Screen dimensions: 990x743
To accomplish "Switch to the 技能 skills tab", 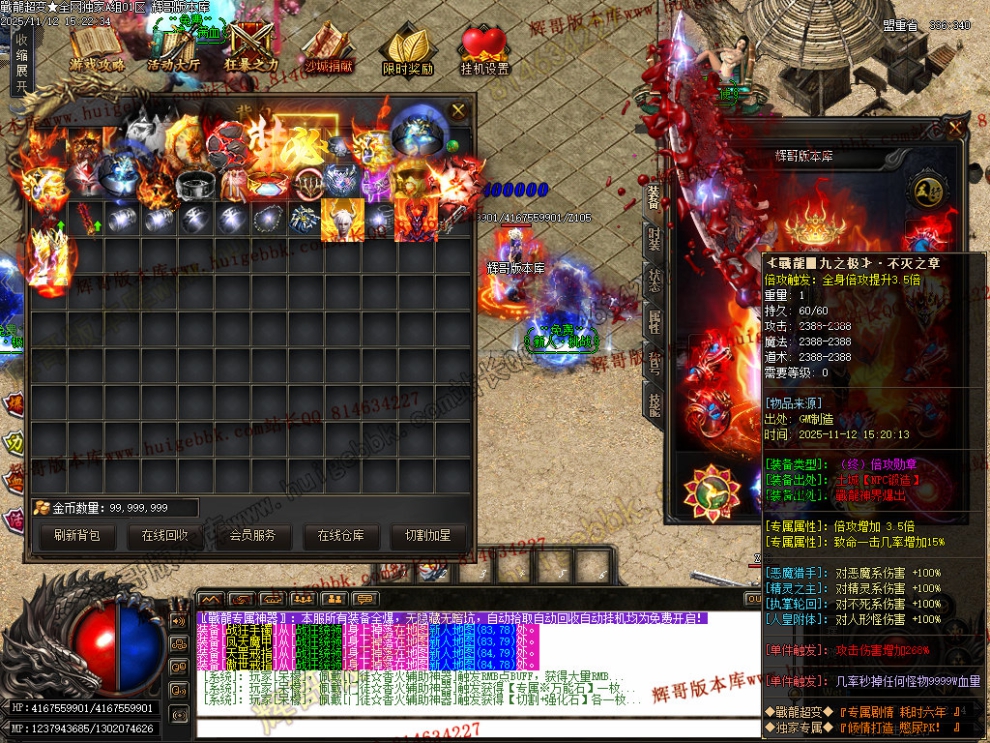I will click(x=654, y=403).
